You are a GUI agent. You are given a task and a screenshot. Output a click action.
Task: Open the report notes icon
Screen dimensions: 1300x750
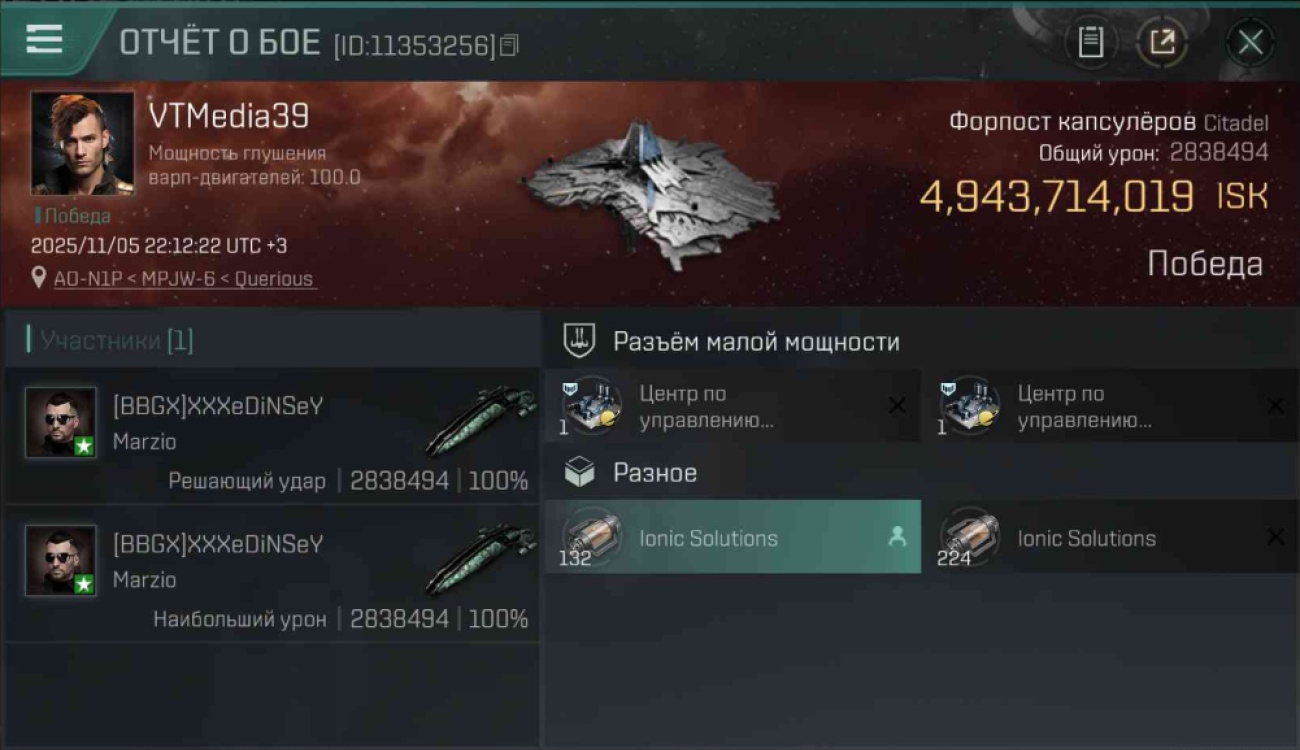tap(1091, 42)
